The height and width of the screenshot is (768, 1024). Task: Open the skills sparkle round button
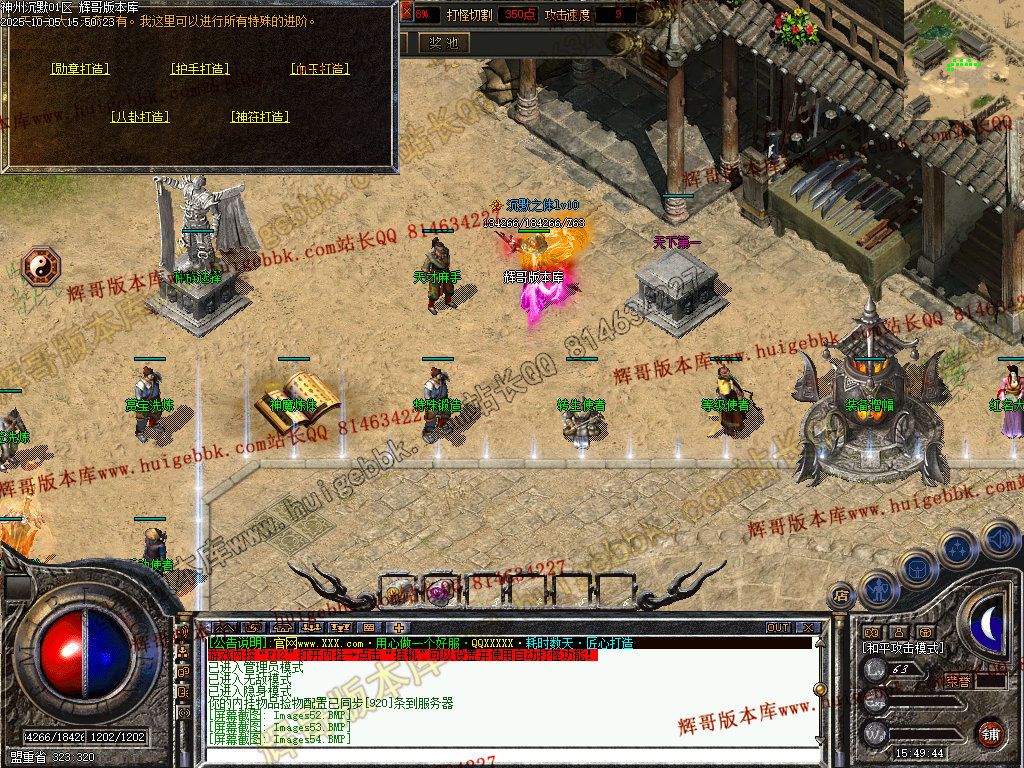tap(958, 548)
